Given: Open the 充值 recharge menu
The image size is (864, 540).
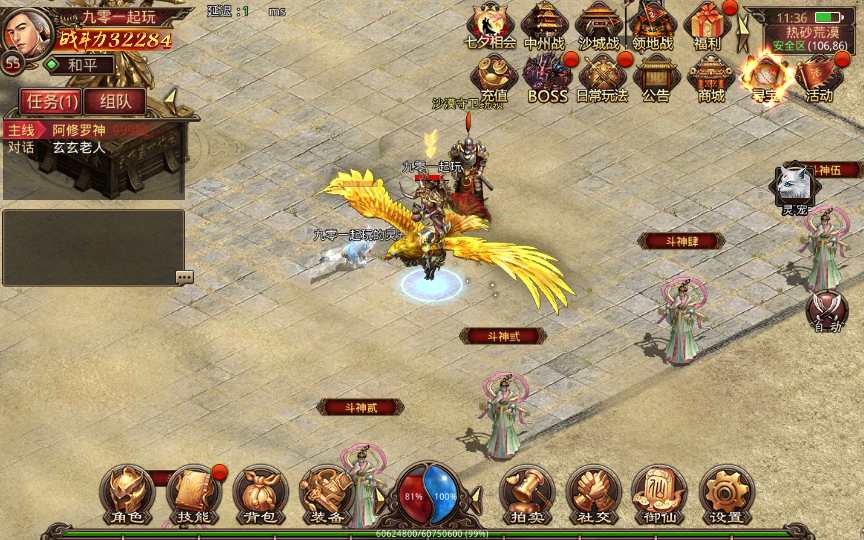Looking at the screenshot, I should pos(493,77).
